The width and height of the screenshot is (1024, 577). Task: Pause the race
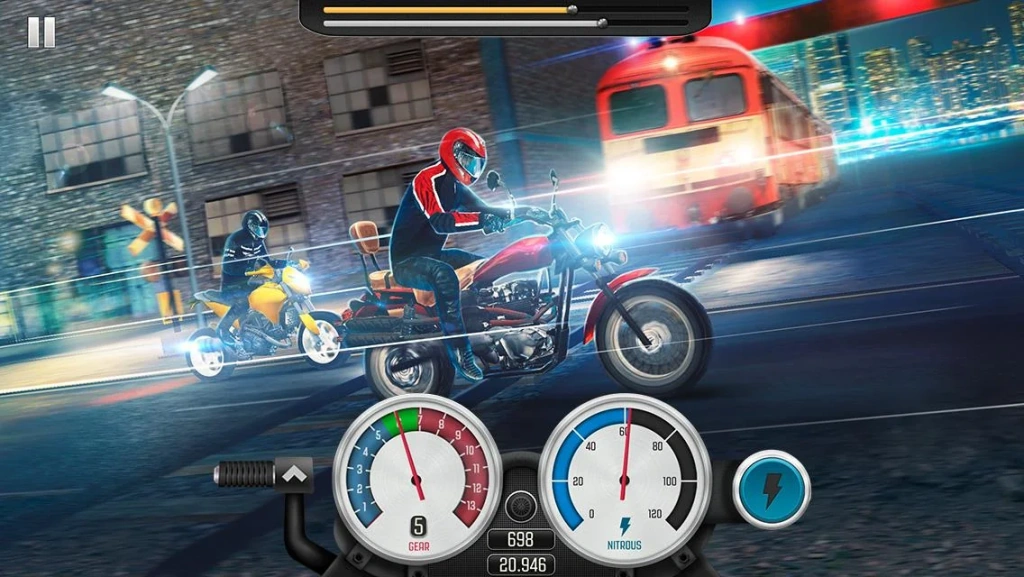click(41, 32)
